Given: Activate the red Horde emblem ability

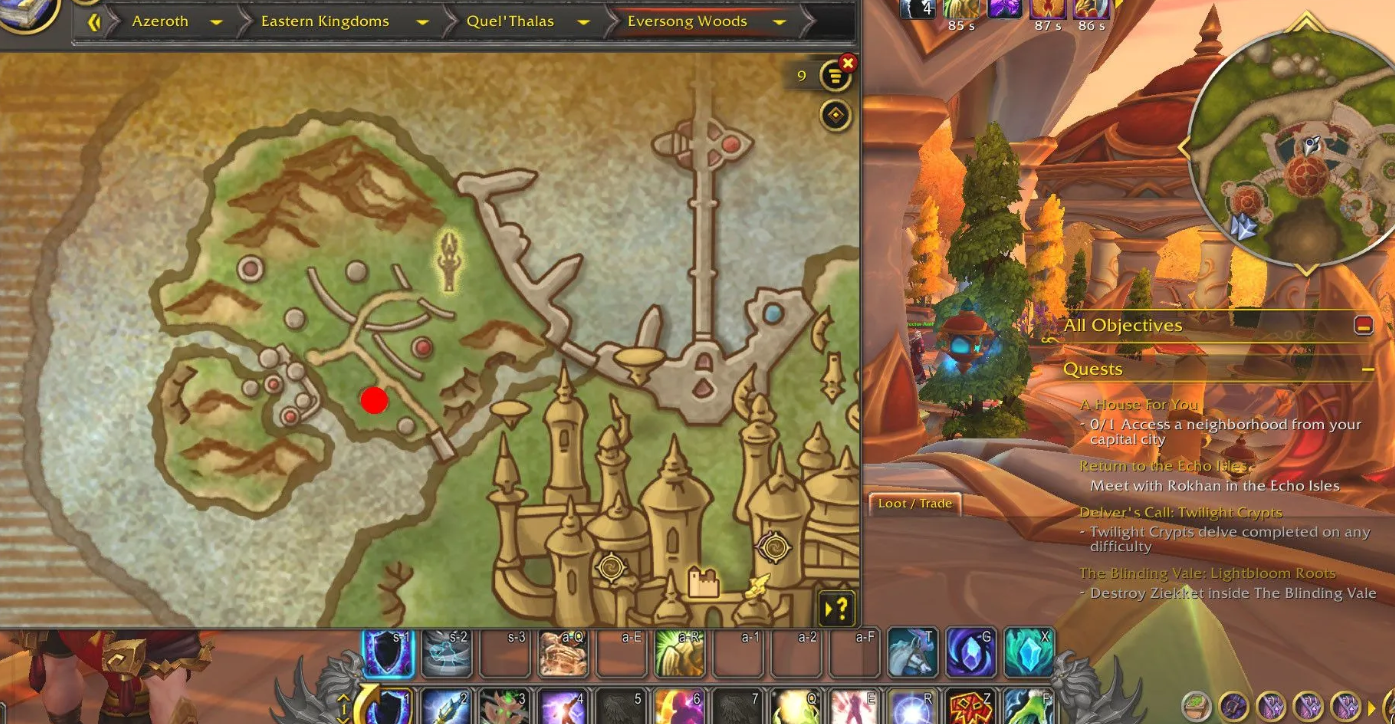Looking at the screenshot, I should pyautogui.click(x=970, y=707).
